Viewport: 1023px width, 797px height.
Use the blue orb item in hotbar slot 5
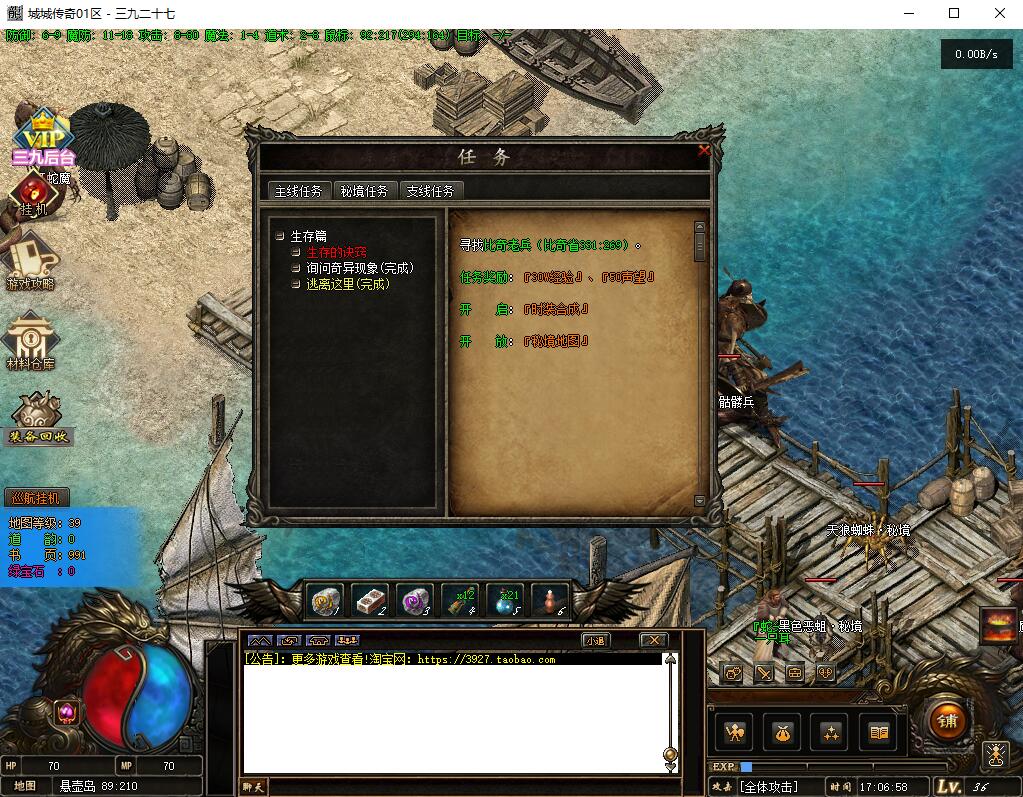[505, 600]
